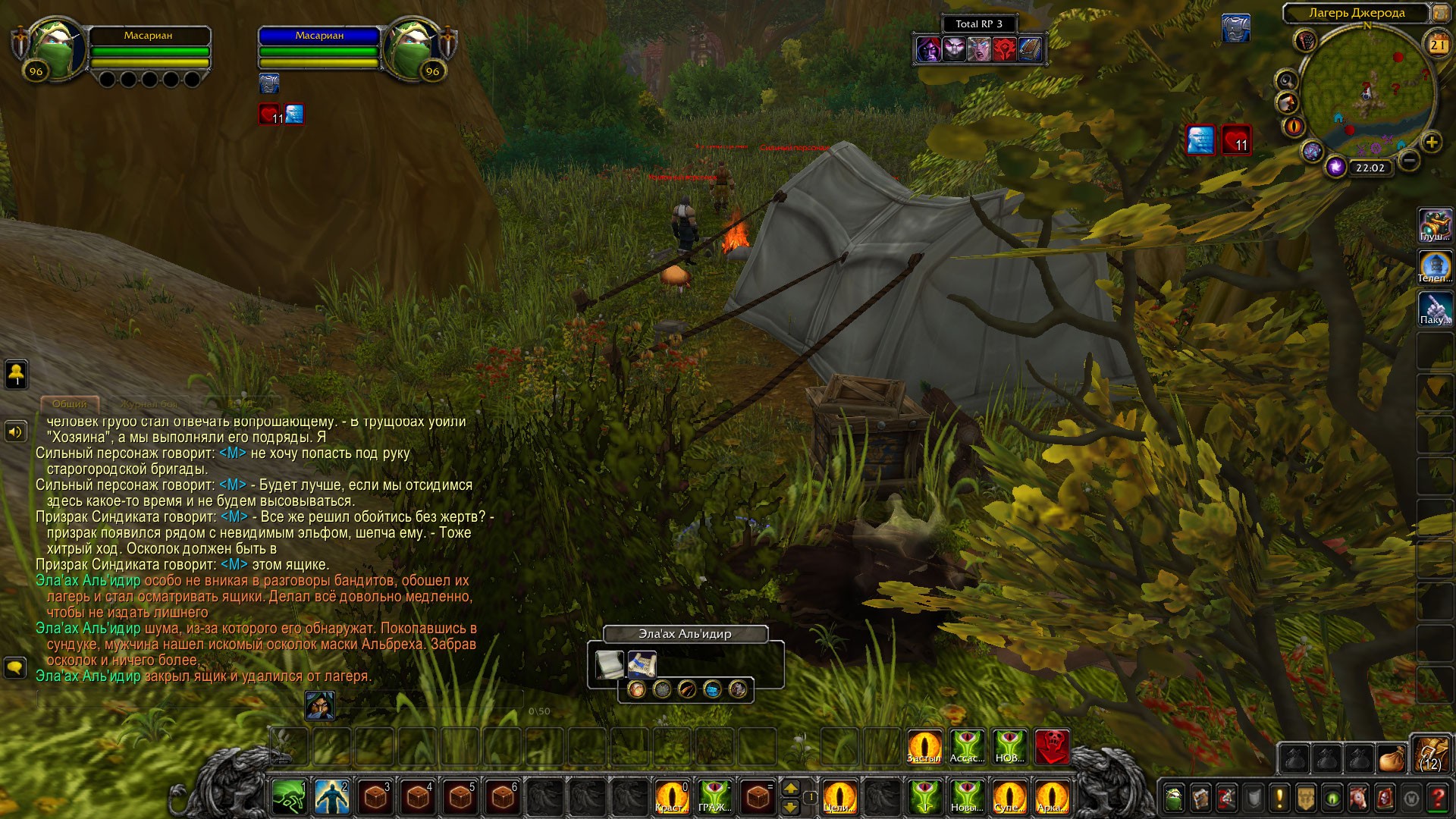The width and height of the screenshot is (1456, 819).
Task: Open the red question mark help menu
Action: (1437, 798)
